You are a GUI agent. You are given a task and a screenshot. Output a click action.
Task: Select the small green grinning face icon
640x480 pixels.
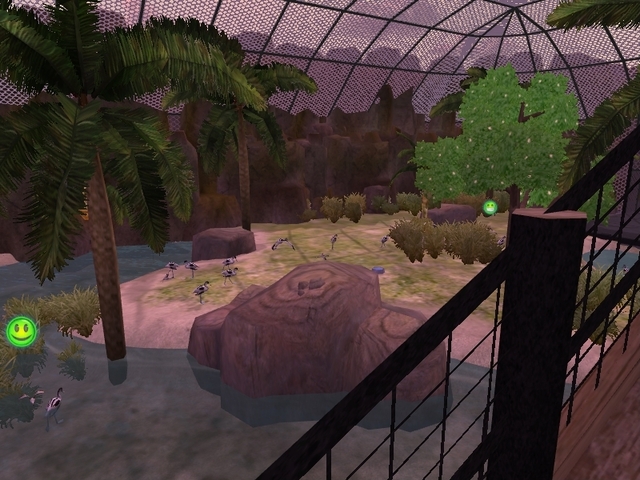(490, 208)
